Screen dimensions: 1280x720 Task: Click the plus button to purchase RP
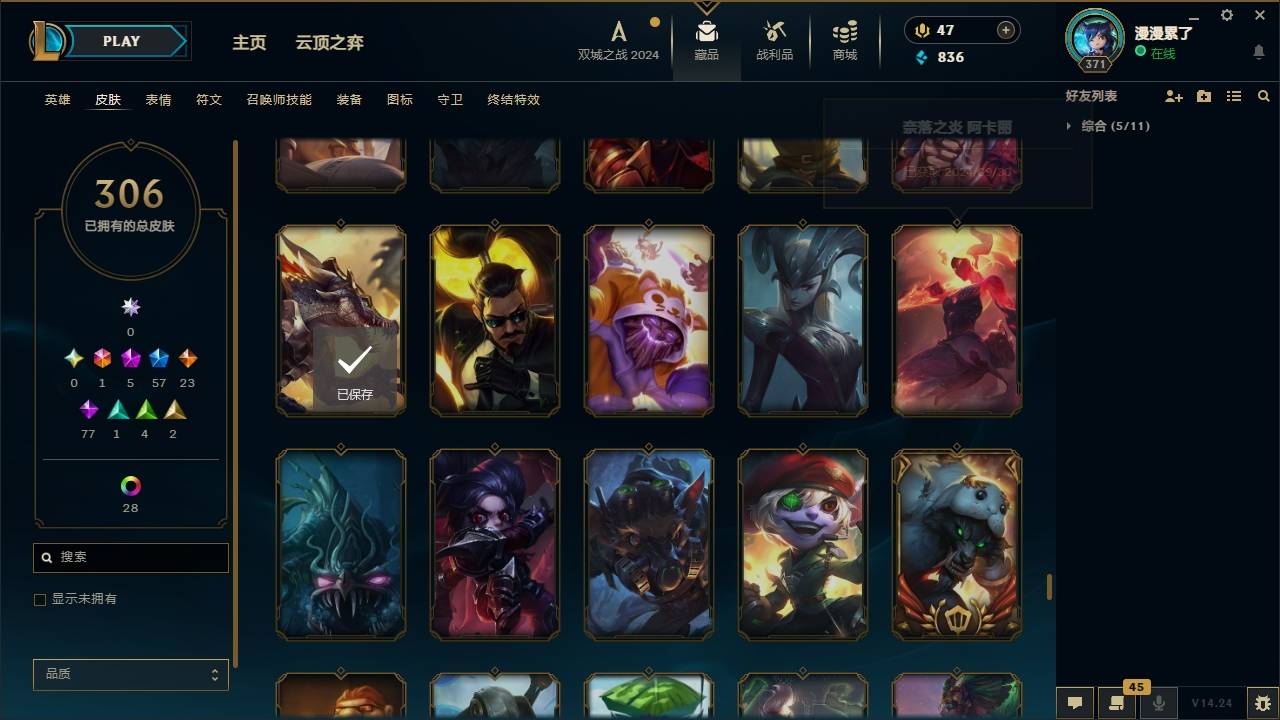tap(1004, 30)
